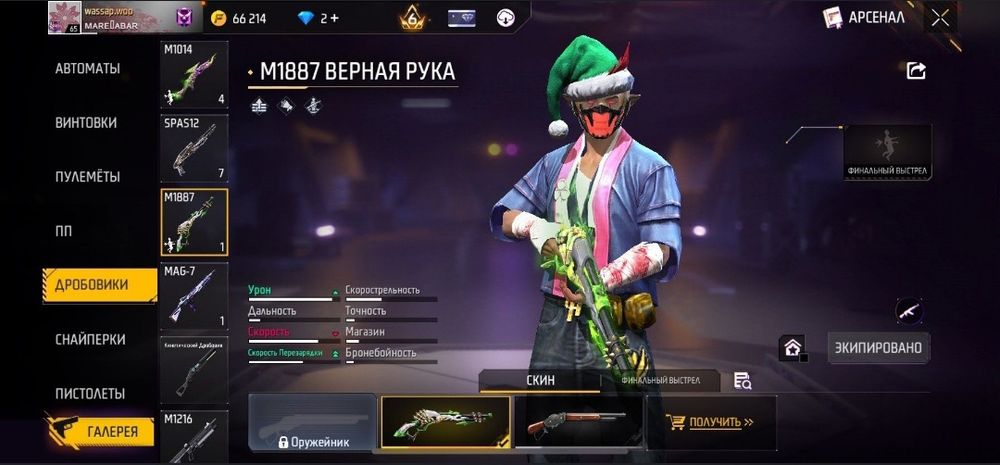Select the green skull M1887 skin
Viewport: 1000px width, 465px height.
(445, 421)
